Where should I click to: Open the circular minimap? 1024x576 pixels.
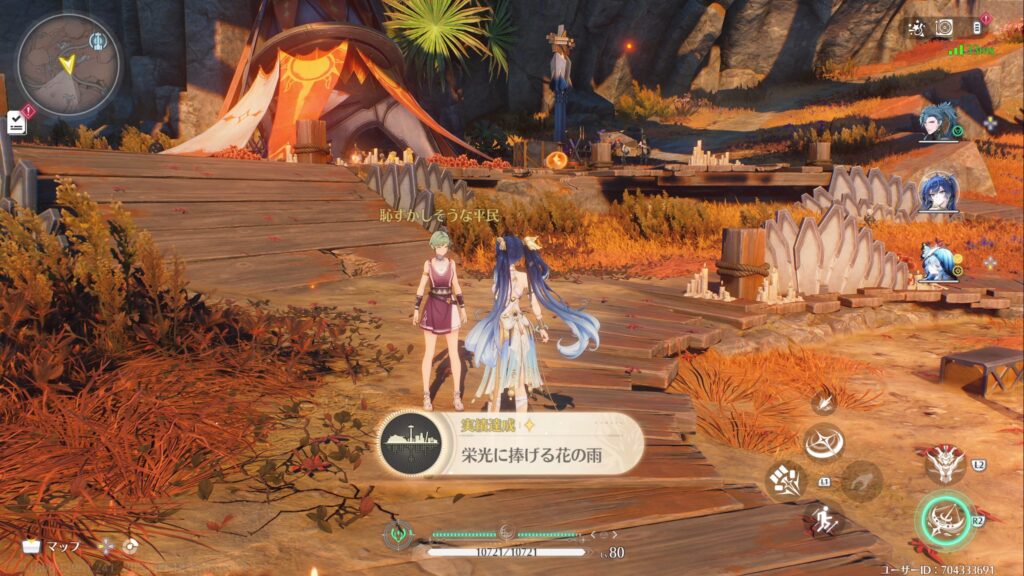click(x=68, y=64)
